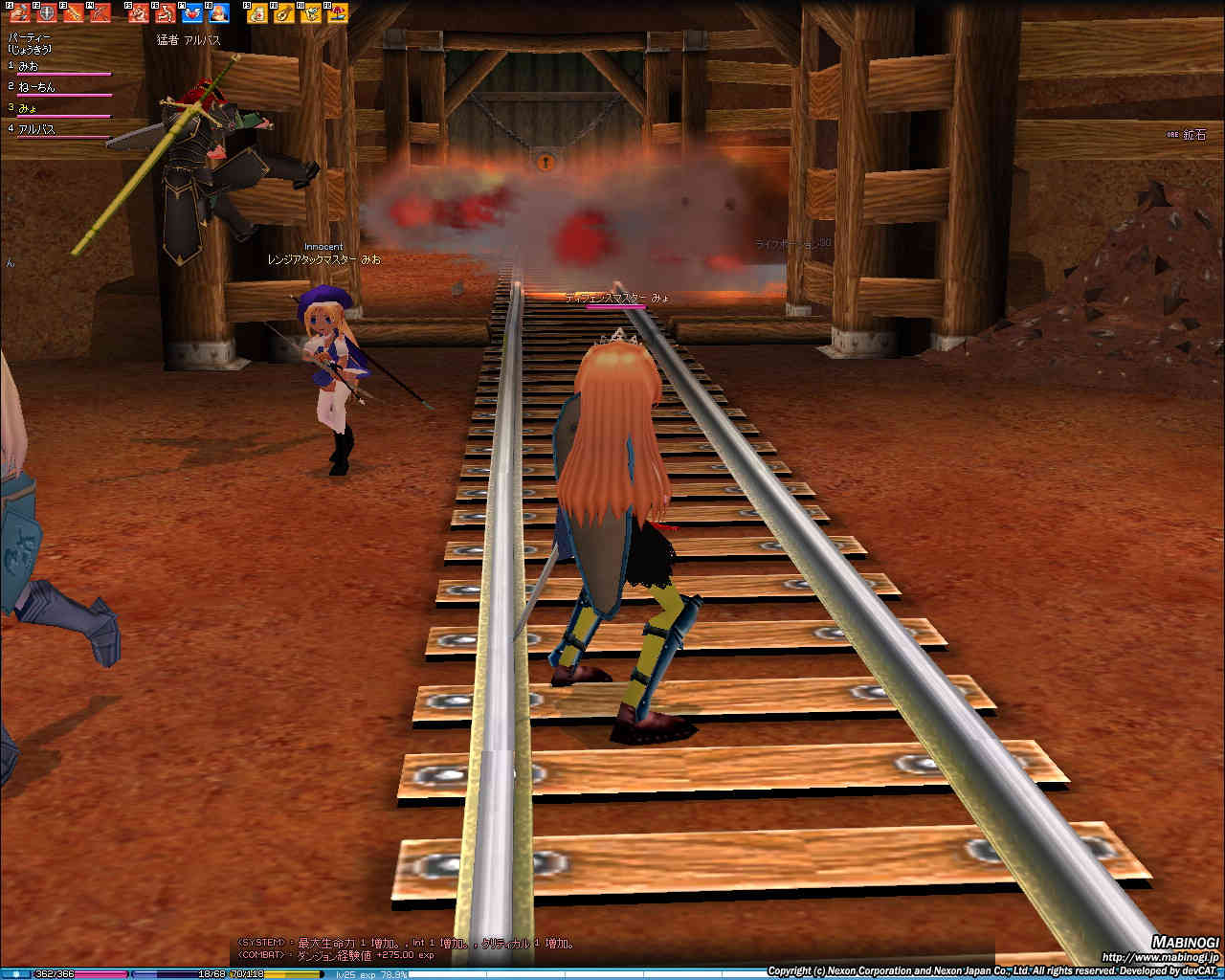1225x980 pixels.
Task: Open the menu button beside the HP bar
Action: pyautogui.click(x=15, y=973)
